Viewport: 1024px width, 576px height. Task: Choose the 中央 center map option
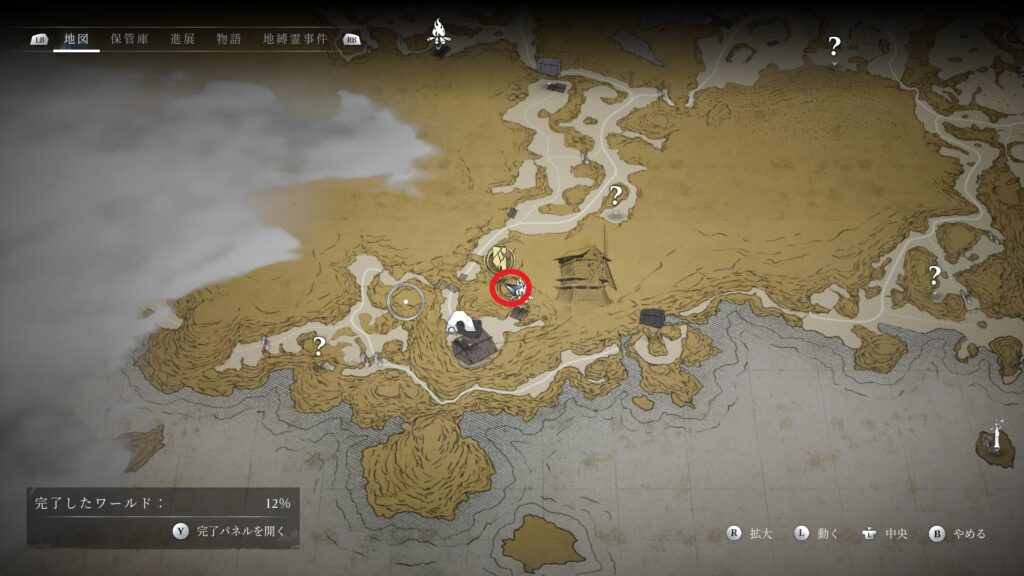(x=886, y=534)
